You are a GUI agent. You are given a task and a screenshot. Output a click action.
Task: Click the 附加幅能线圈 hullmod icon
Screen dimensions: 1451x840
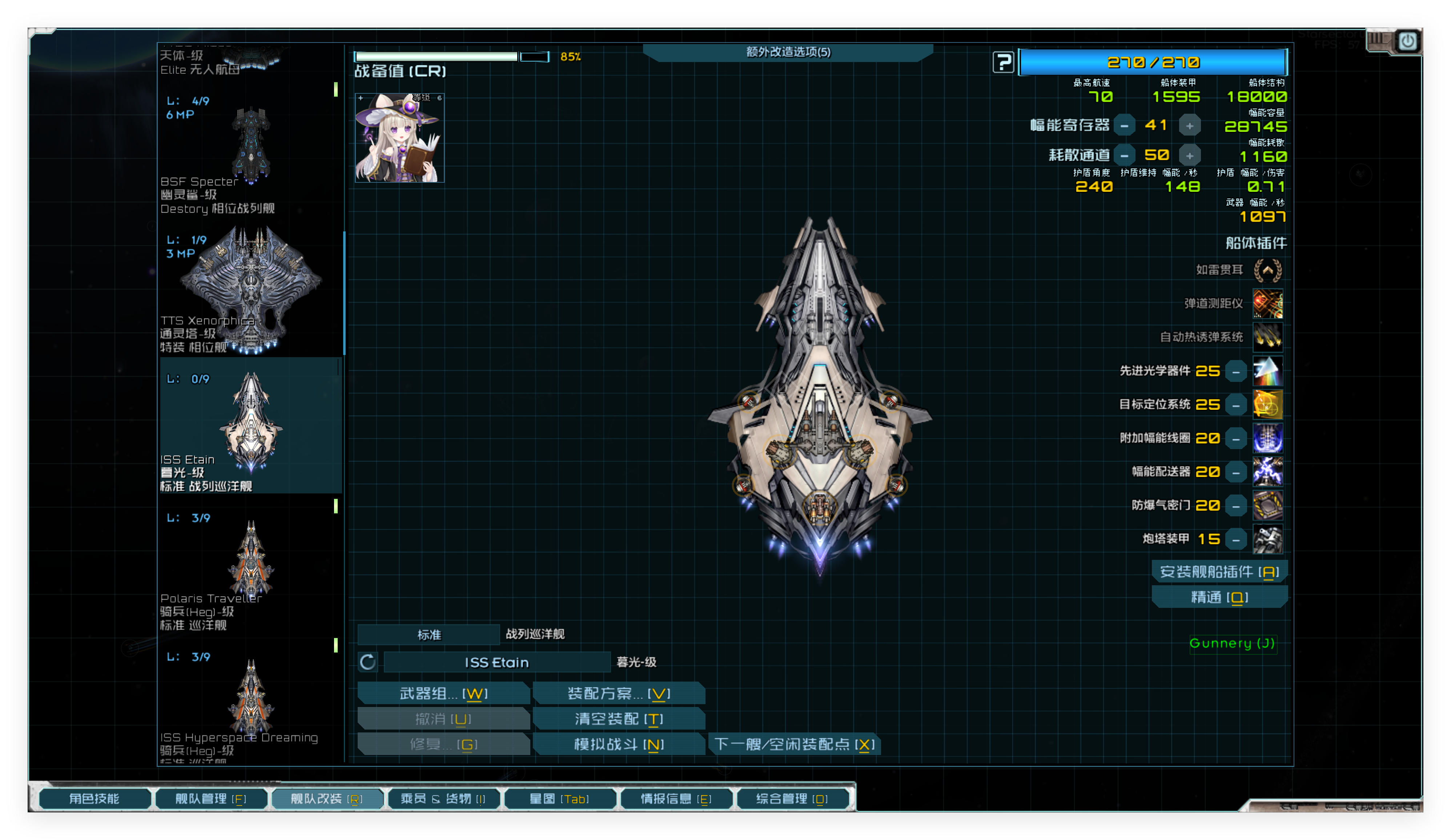[1268, 437]
